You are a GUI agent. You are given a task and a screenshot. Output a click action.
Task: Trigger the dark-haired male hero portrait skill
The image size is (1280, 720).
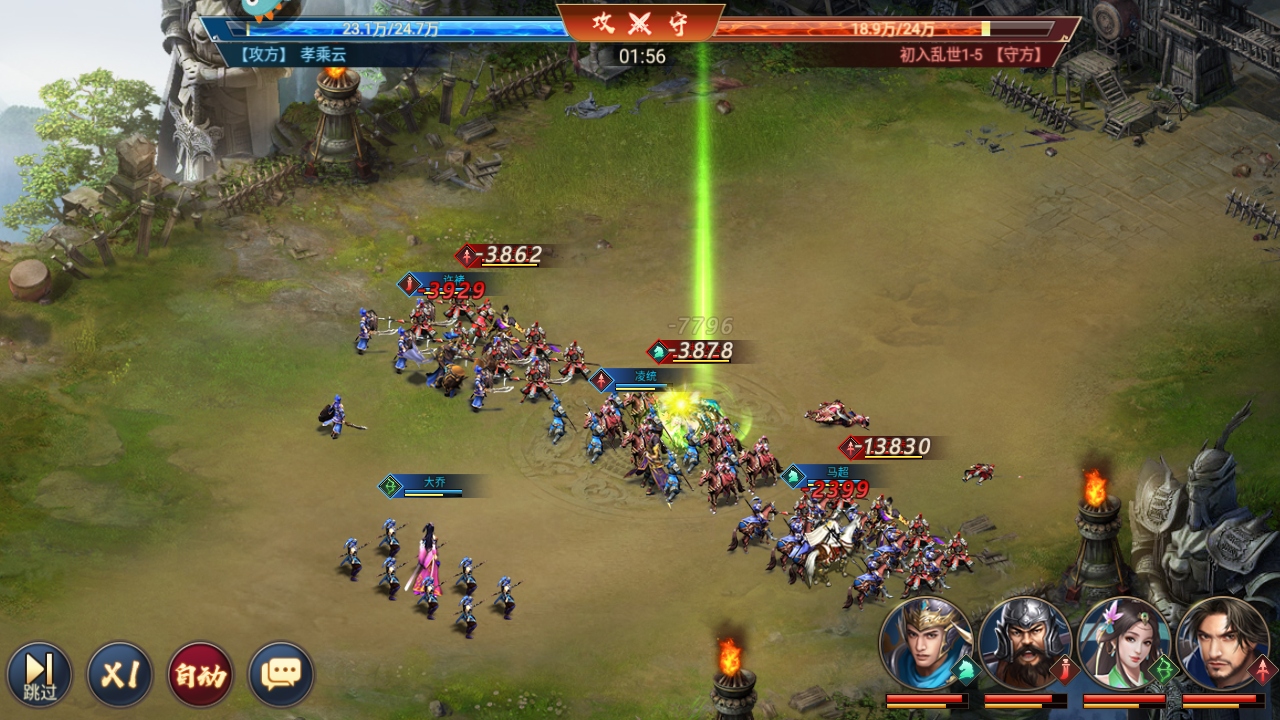tap(1222, 644)
